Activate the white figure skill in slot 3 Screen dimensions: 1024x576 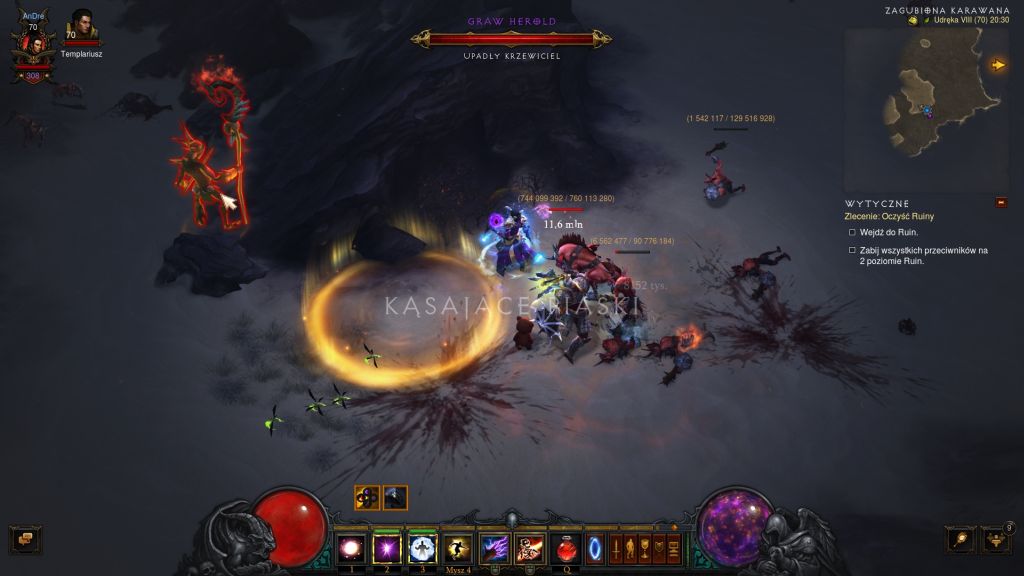[x=422, y=548]
